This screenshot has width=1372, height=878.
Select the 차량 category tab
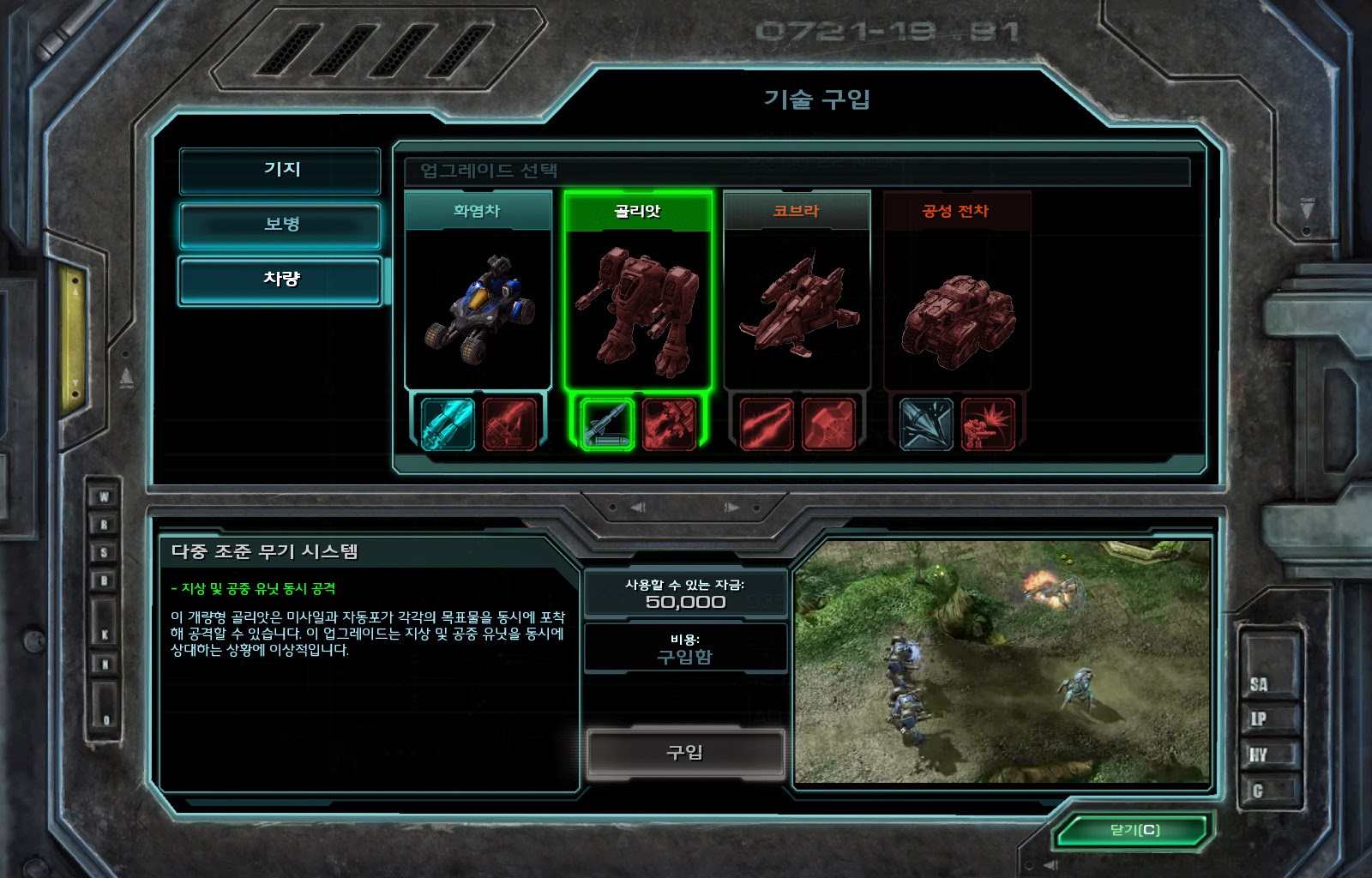tap(280, 280)
